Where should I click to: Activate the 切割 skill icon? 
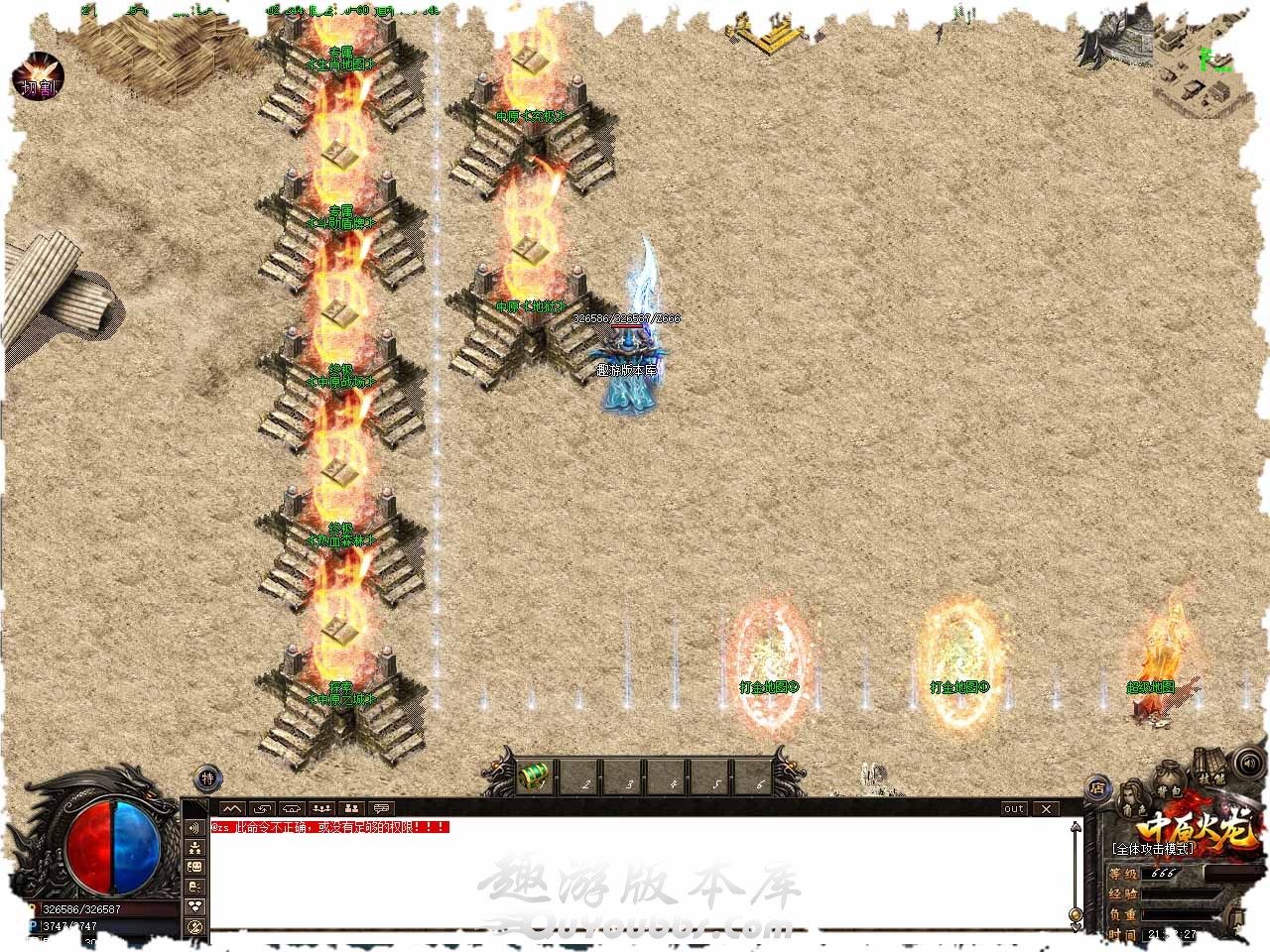pyautogui.click(x=38, y=76)
